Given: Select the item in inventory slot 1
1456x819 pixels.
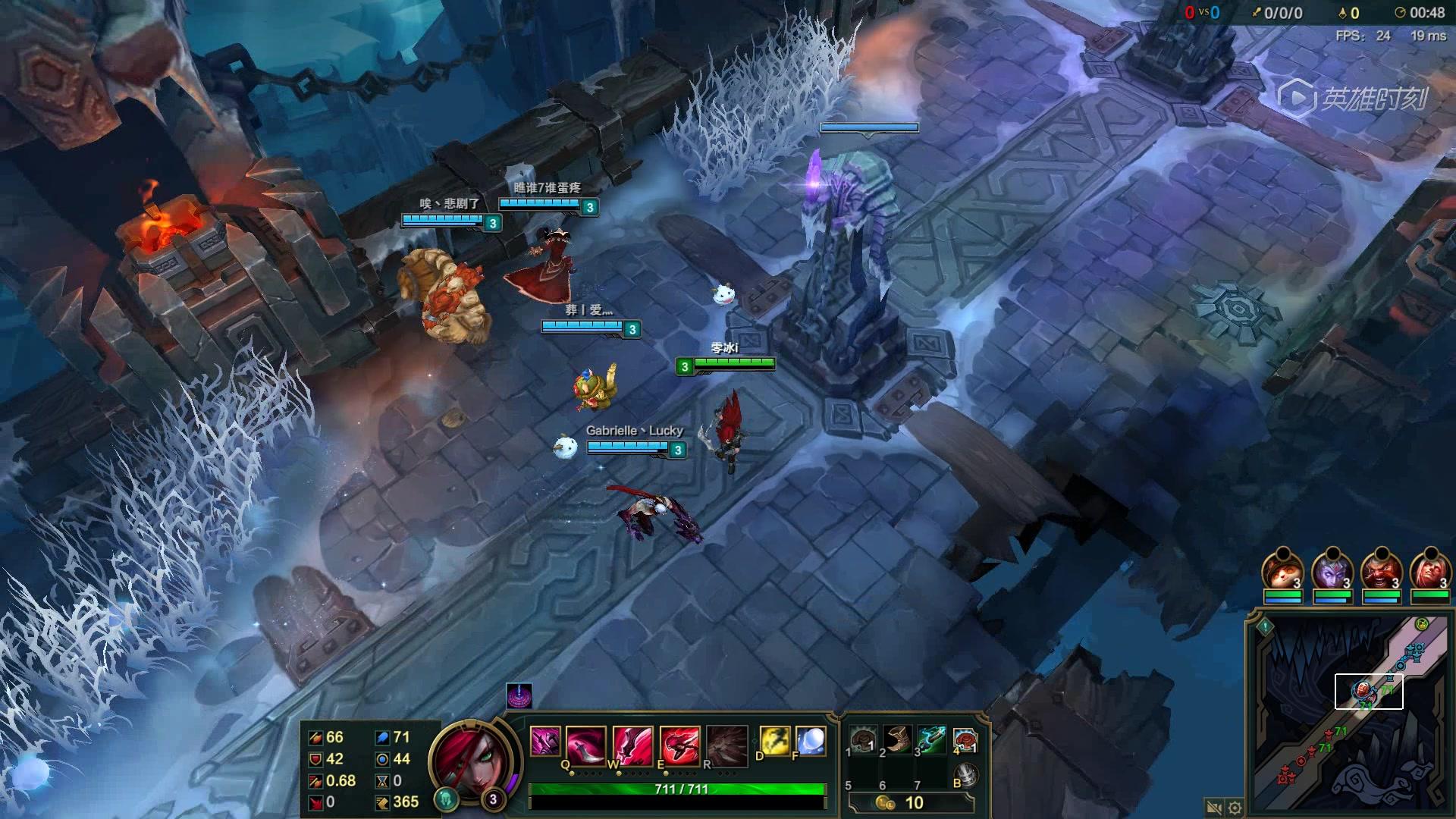Looking at the screenshot, I should pyautogui.click(x=863, y=739).
